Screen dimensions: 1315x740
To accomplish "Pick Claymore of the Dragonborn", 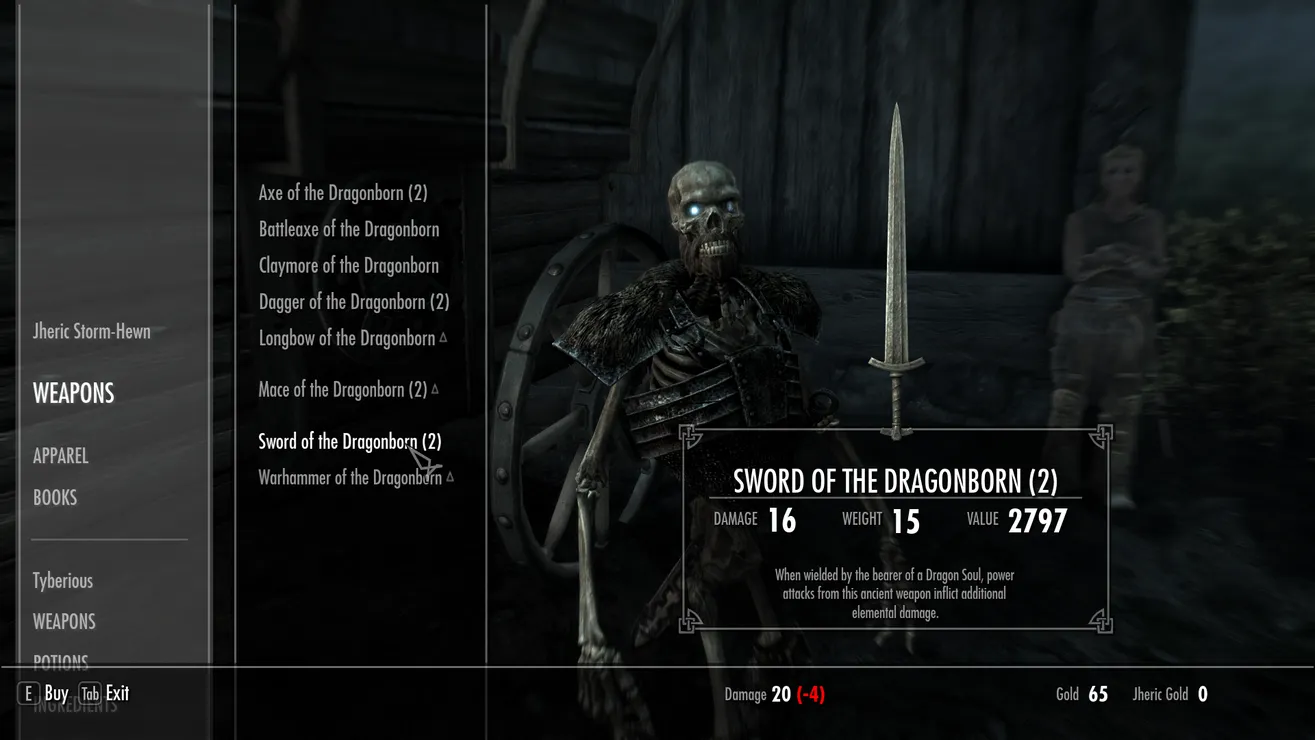I will tap(348, 266).
